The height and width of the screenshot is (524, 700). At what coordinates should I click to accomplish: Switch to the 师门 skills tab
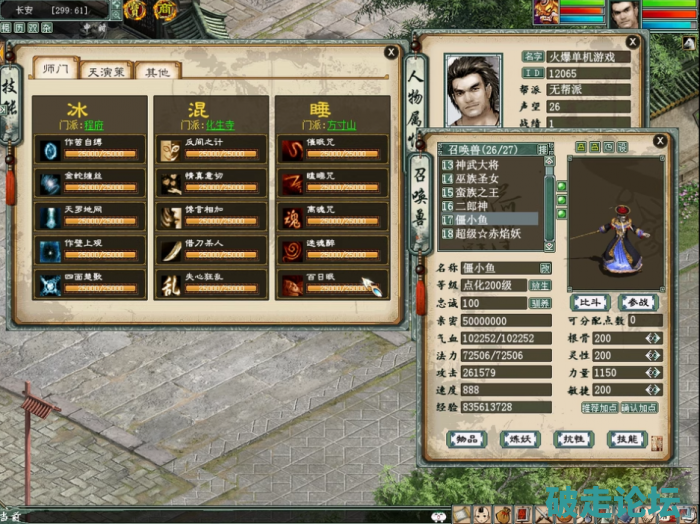tap(56, 70)
